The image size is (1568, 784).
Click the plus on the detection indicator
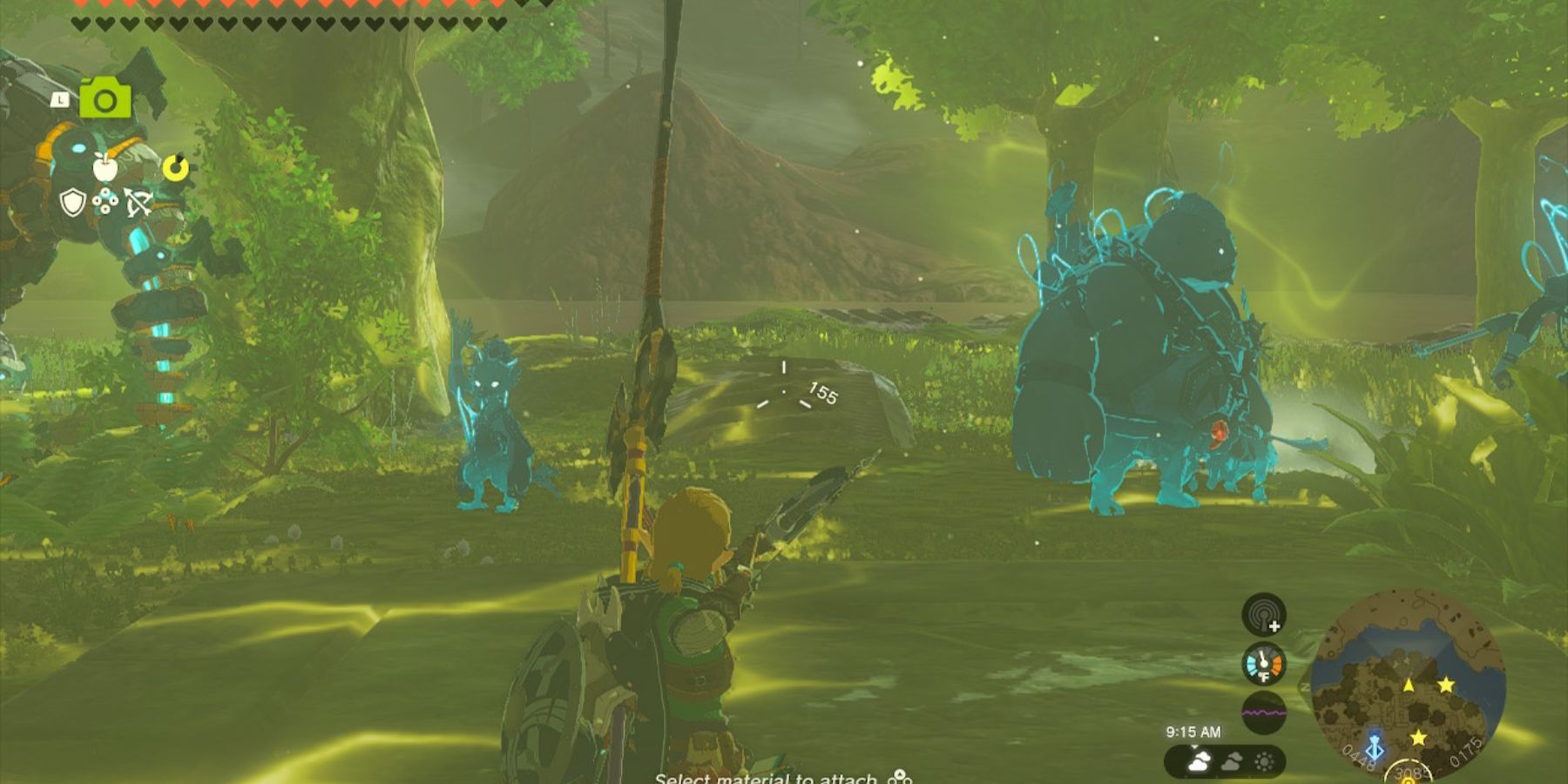[1274, 626]
